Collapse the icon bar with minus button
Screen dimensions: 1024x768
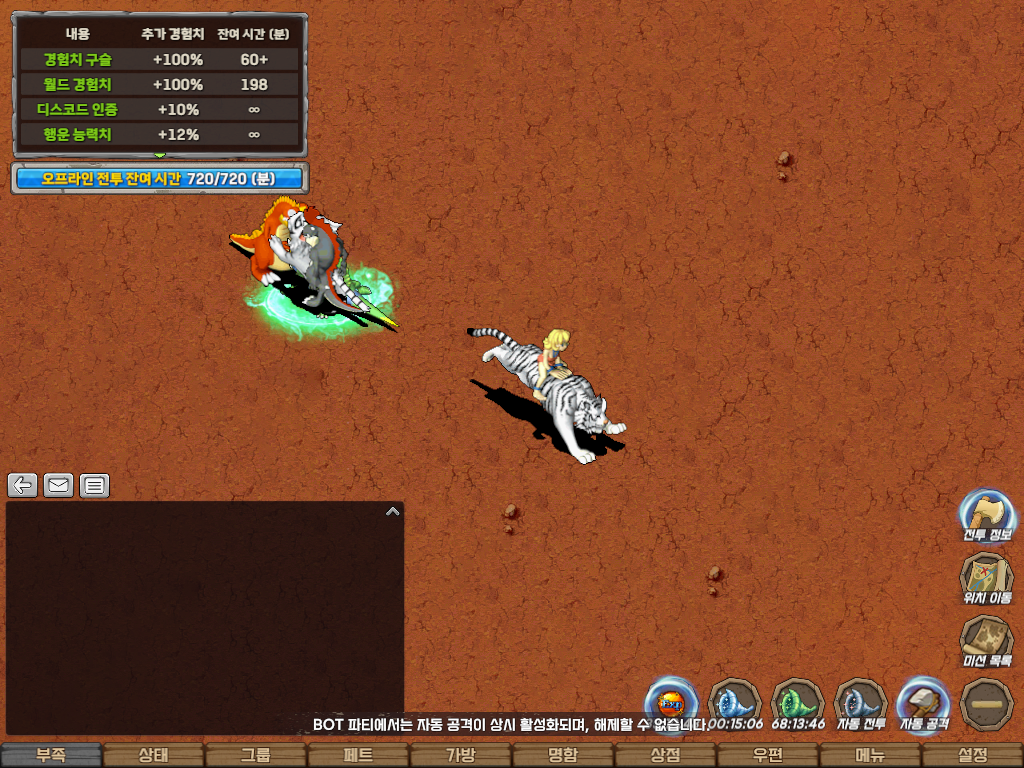(986, 703)
